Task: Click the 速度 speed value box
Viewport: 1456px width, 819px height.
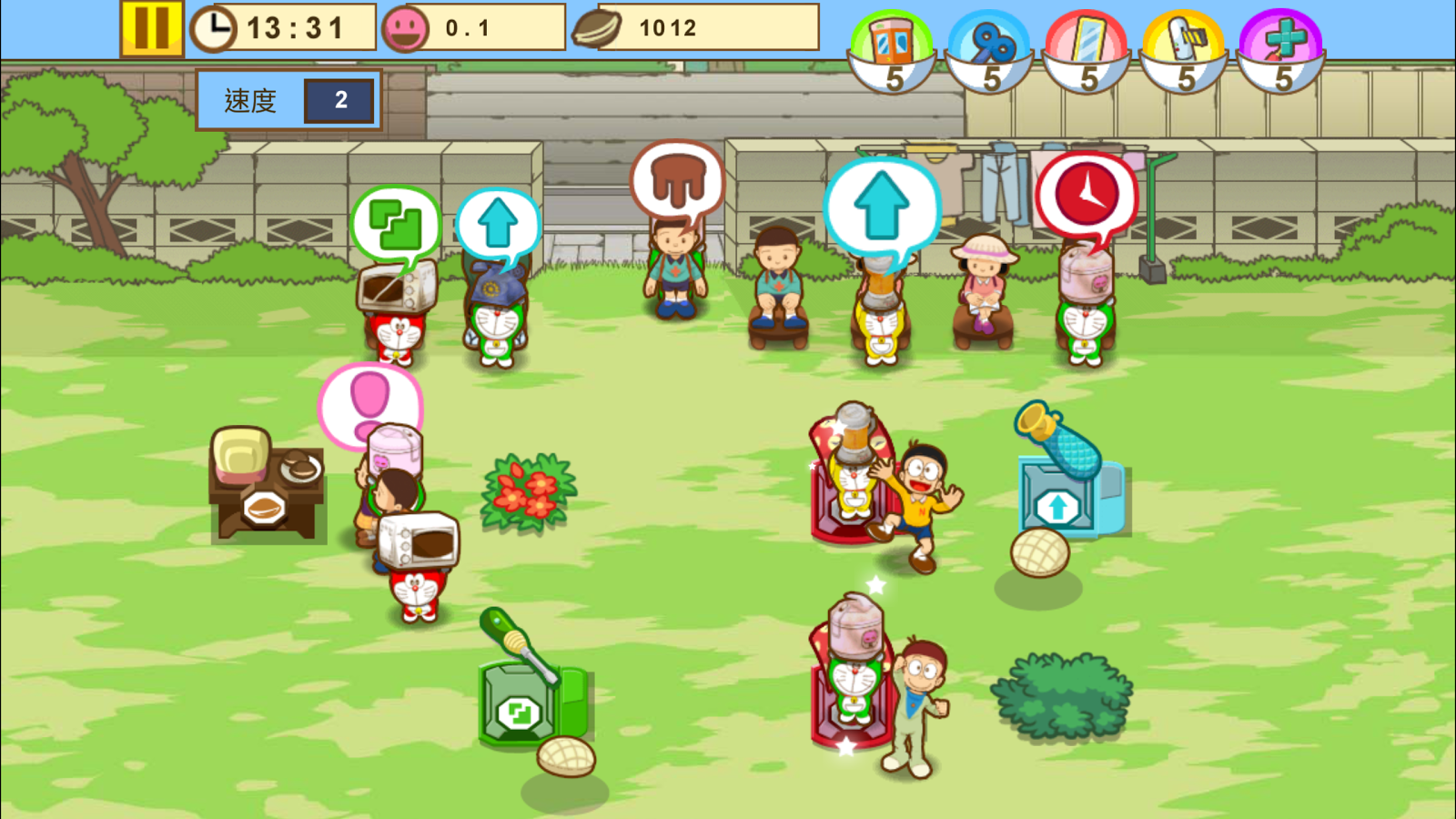Action: click(340, 99)
